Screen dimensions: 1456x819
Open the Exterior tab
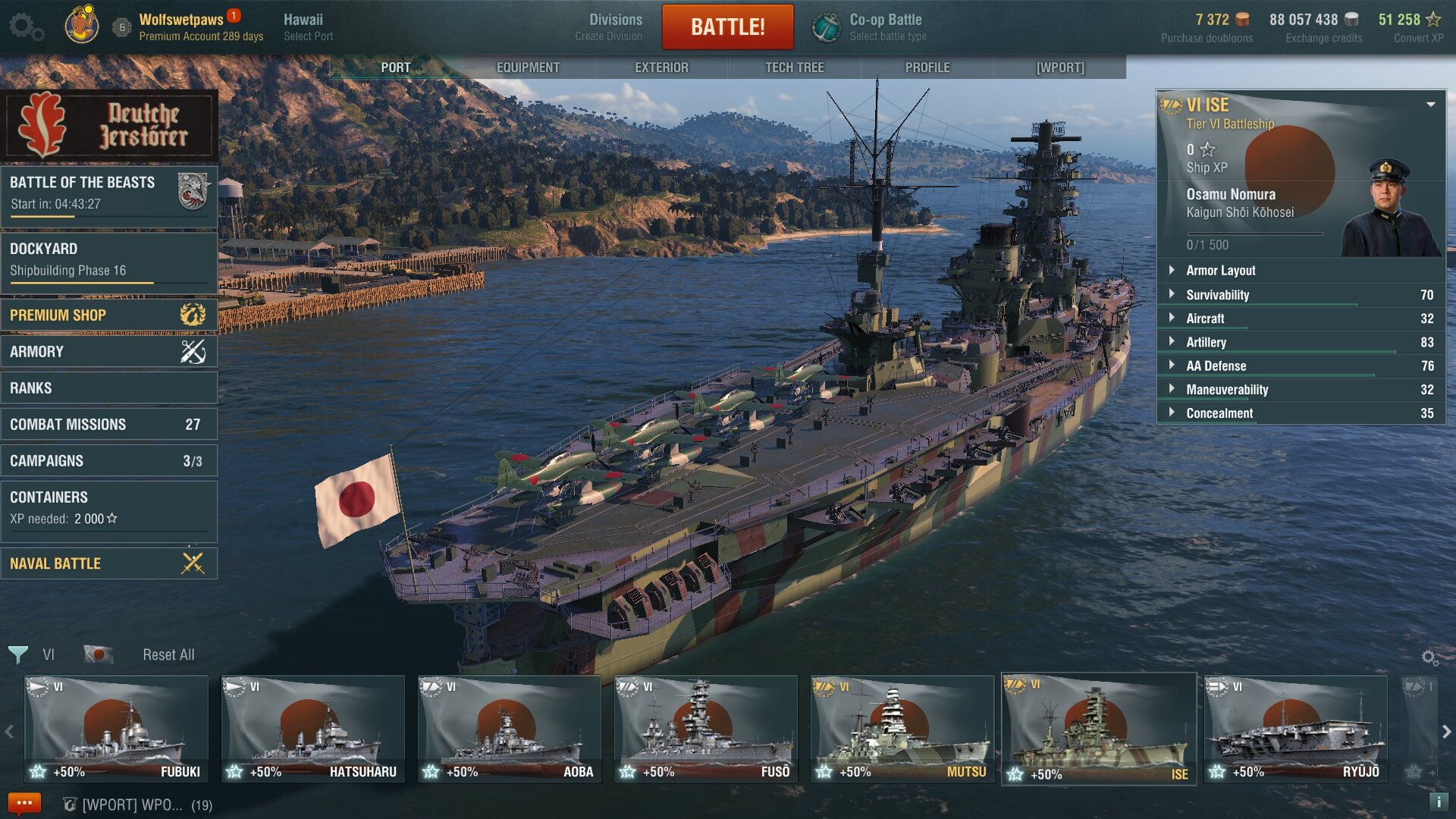661,67
